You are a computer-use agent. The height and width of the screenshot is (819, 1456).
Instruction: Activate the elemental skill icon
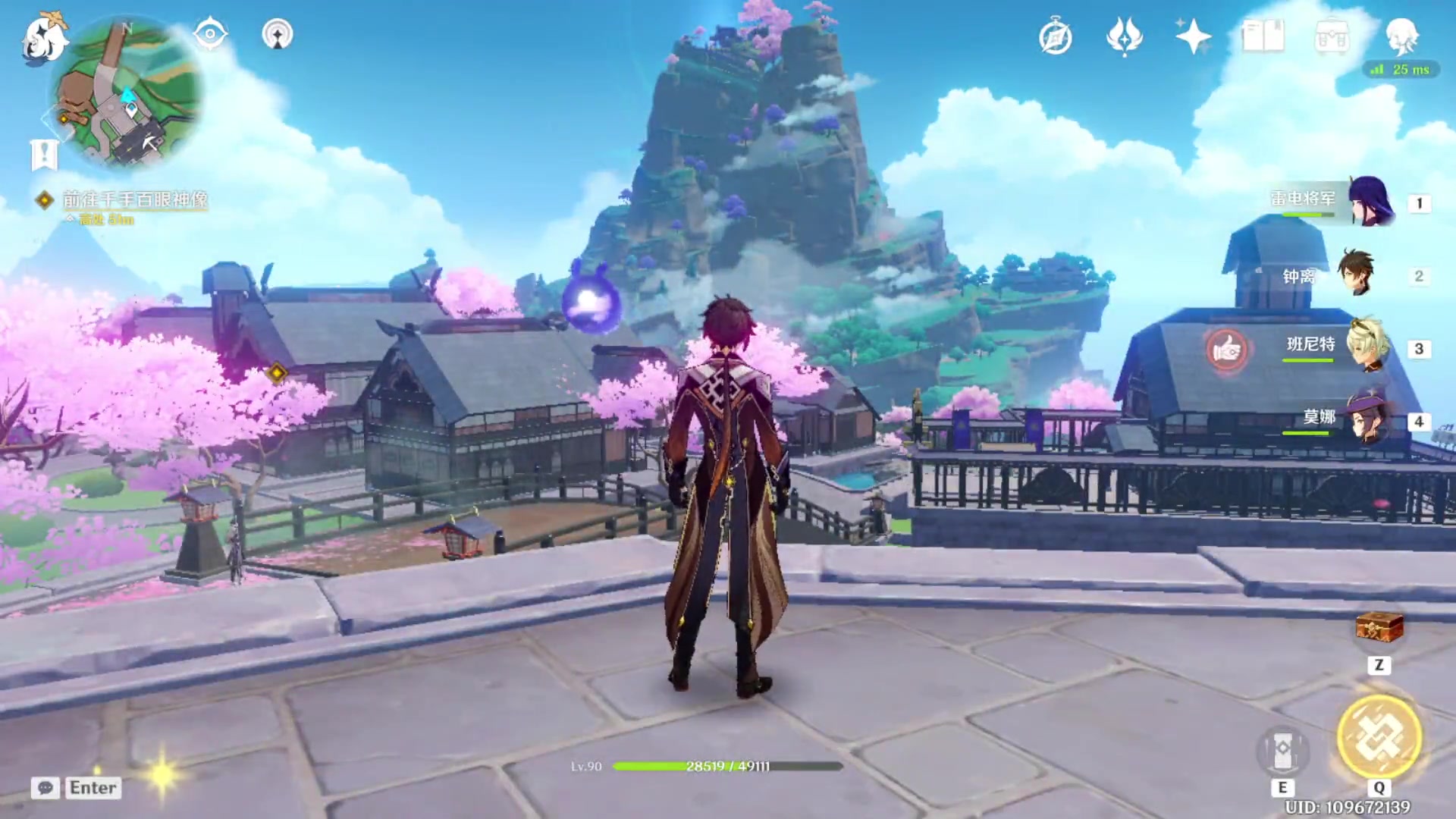(1282, 750)
